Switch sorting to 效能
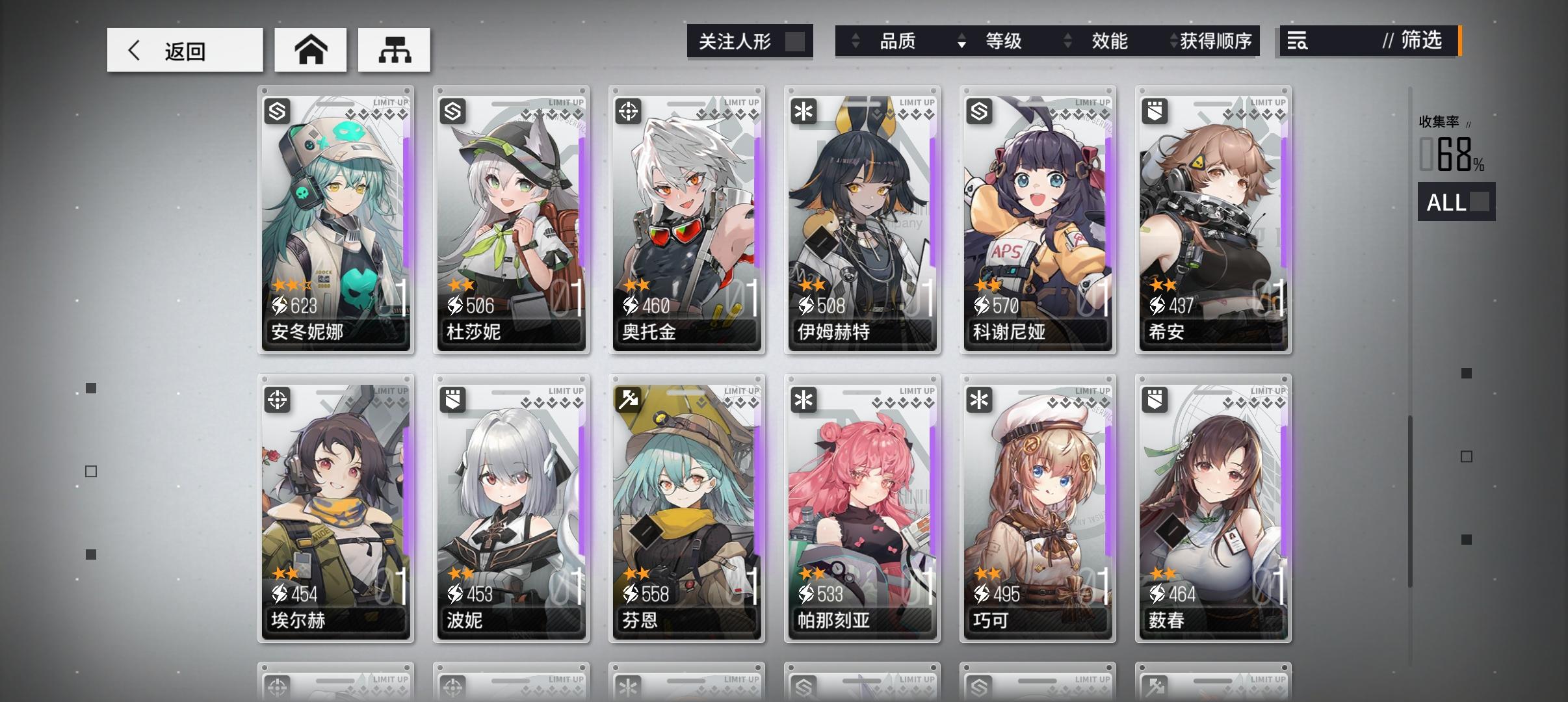Image resolution: width=1568 pixels, height=702 pixels. tap(1108, 41)
